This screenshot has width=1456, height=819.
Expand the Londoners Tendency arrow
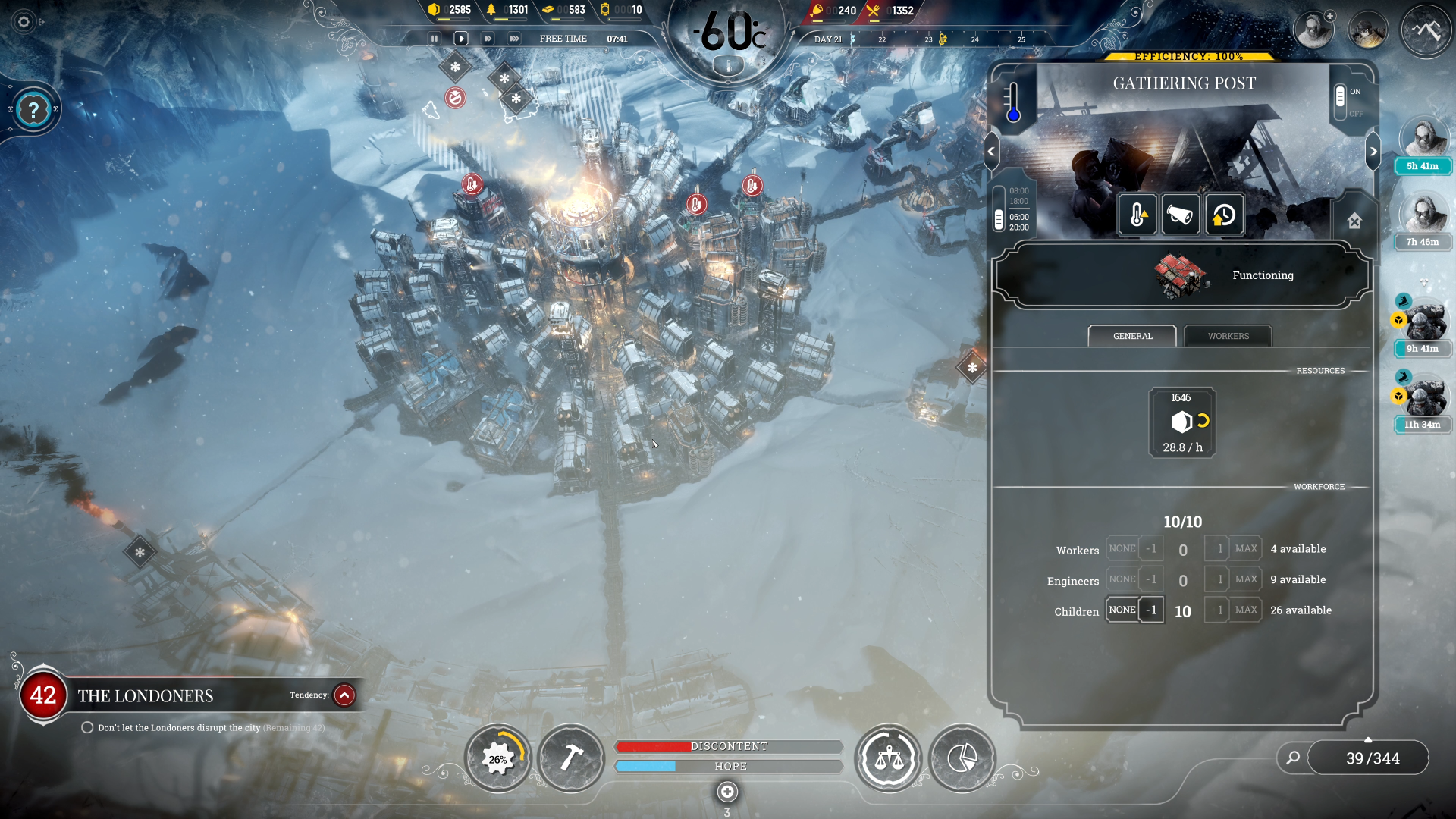tap(345, 695)
